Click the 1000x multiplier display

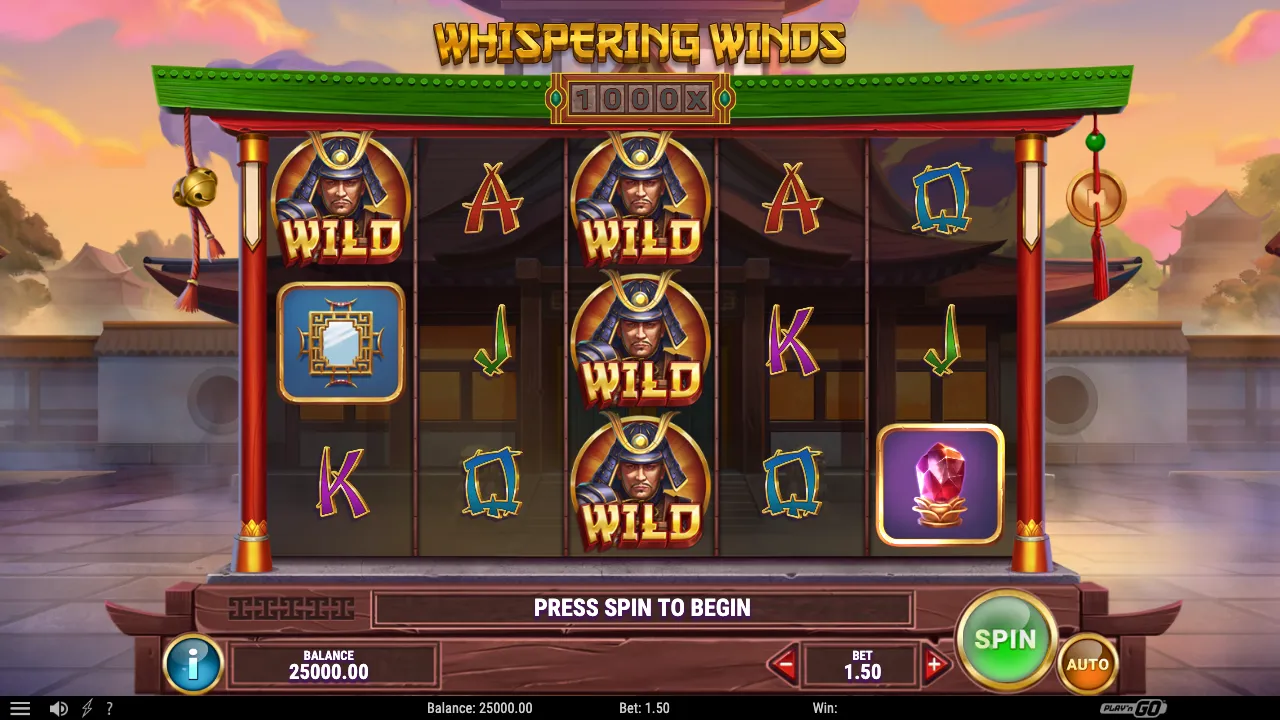tap(640, 100)
